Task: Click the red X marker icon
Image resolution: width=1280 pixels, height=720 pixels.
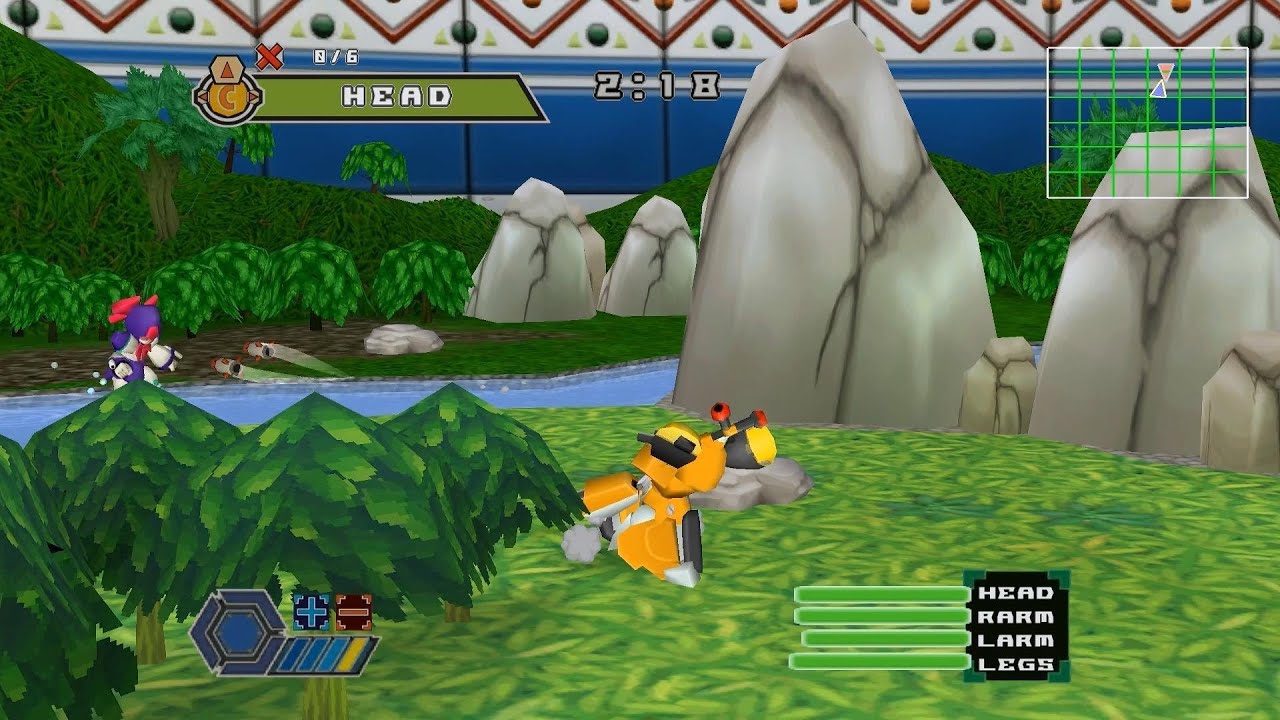Action: pyautogui.click(x=269, y=57)
